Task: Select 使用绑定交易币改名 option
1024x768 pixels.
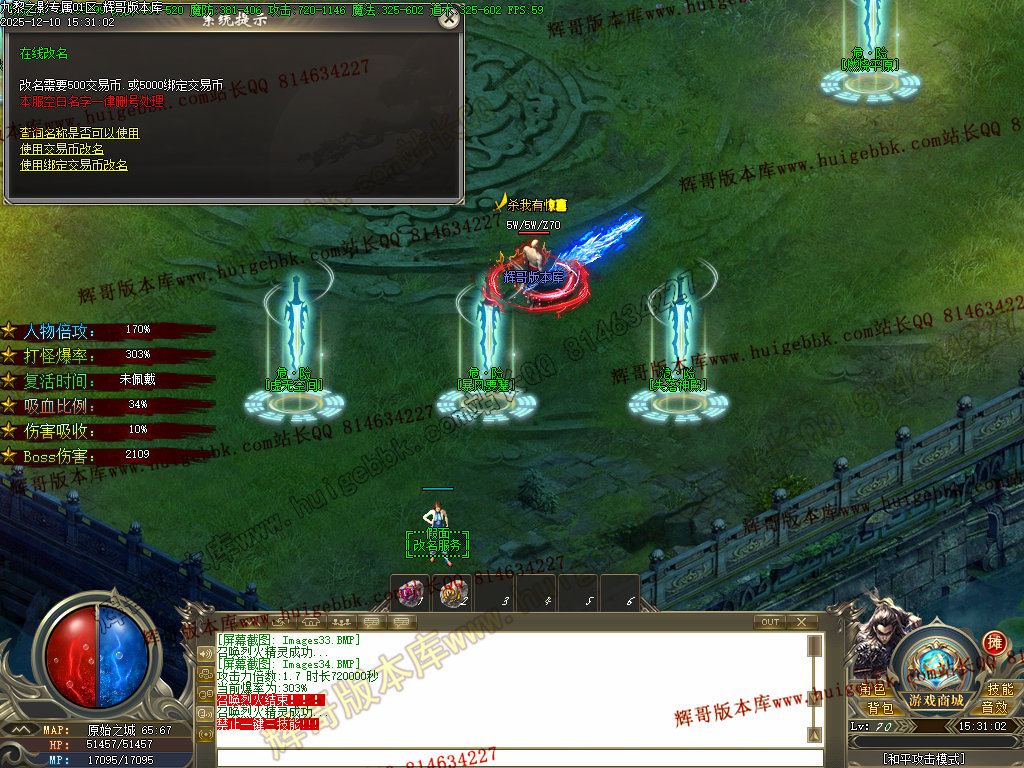Action: [x=74, y=165]
